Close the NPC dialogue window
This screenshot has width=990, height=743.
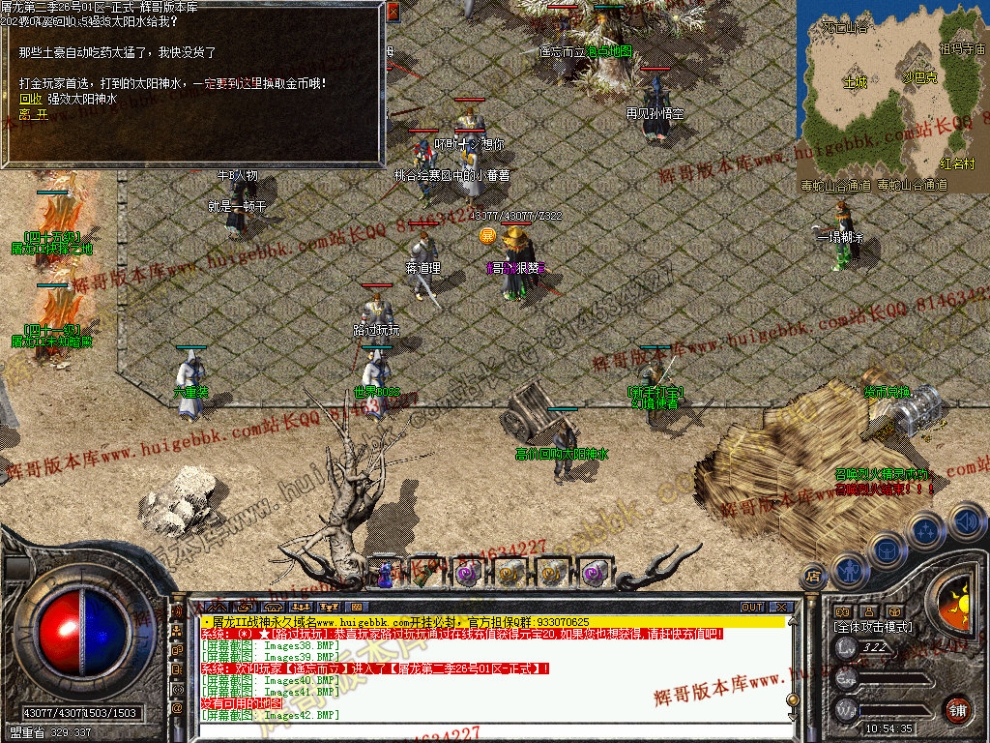click(392, 13)
